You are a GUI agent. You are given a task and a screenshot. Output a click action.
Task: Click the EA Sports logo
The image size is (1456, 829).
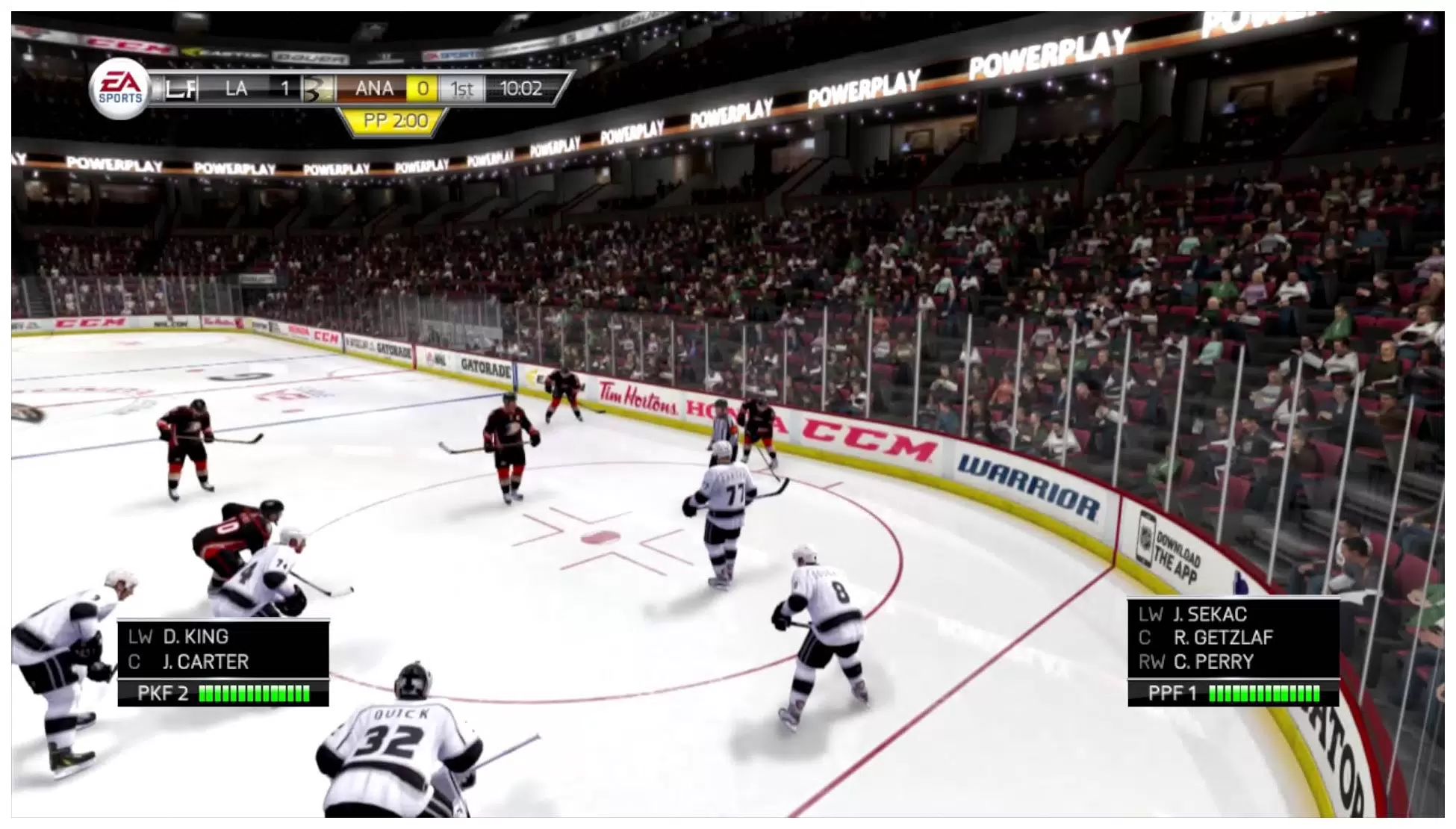(120, 88)
